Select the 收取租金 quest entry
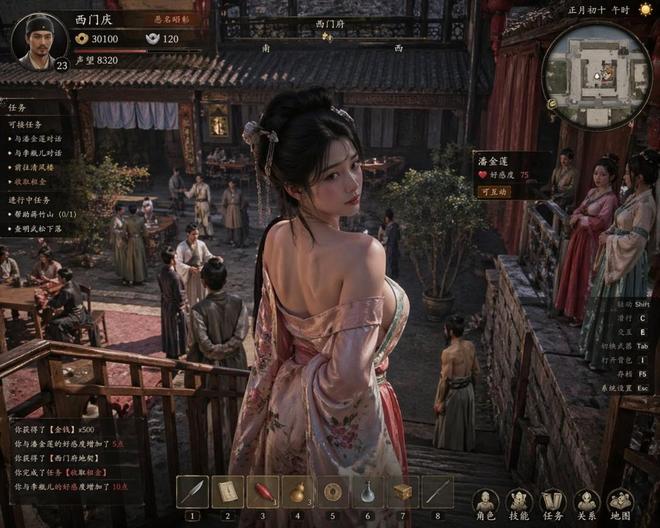The height and width of the screenshot is (528, 660). click(x=30, y=182)
